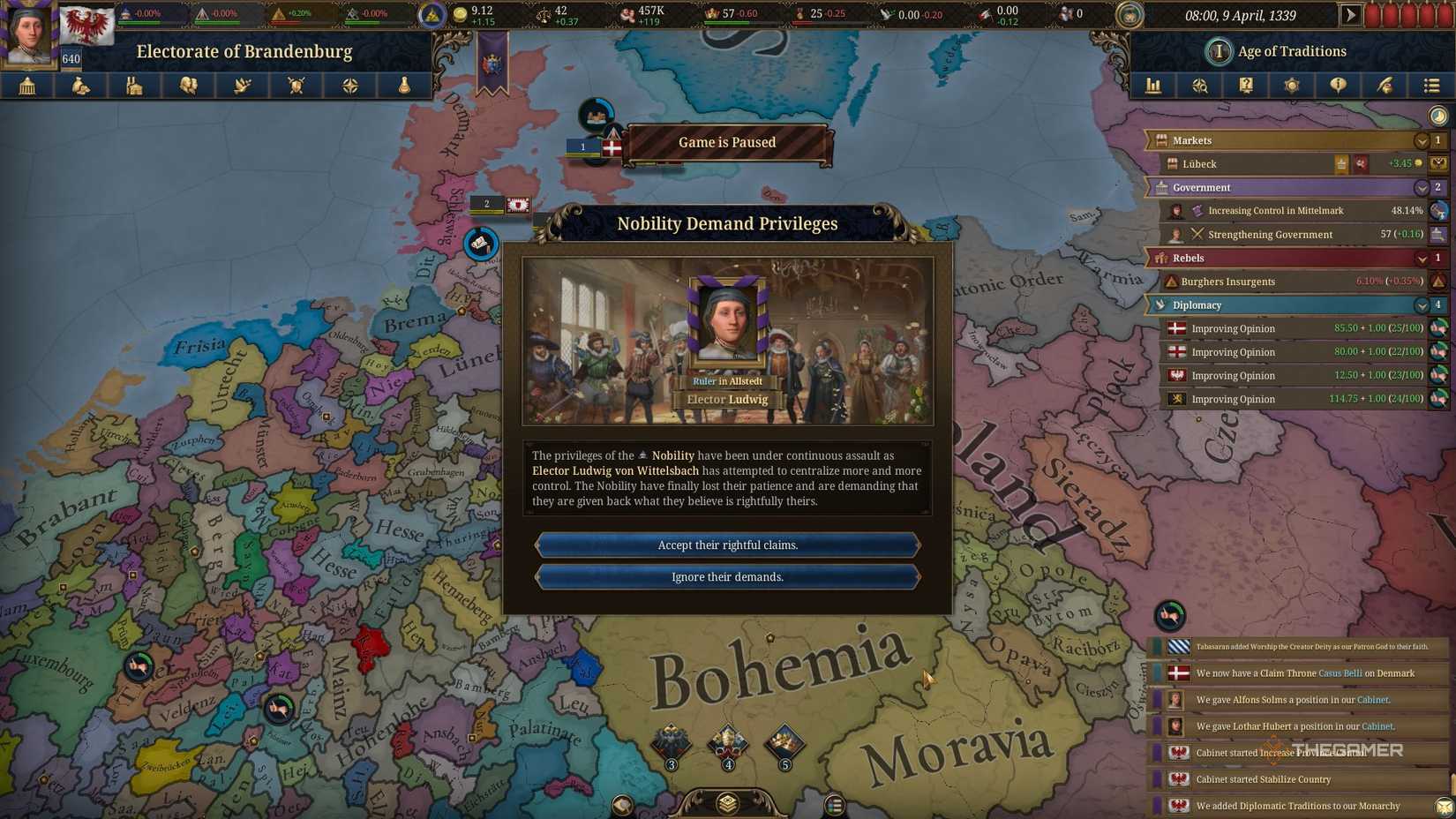This screenshot has width=1456, height=819.
Task: Choose Accept their rightful claims
Action: click(x=727, y=545)
